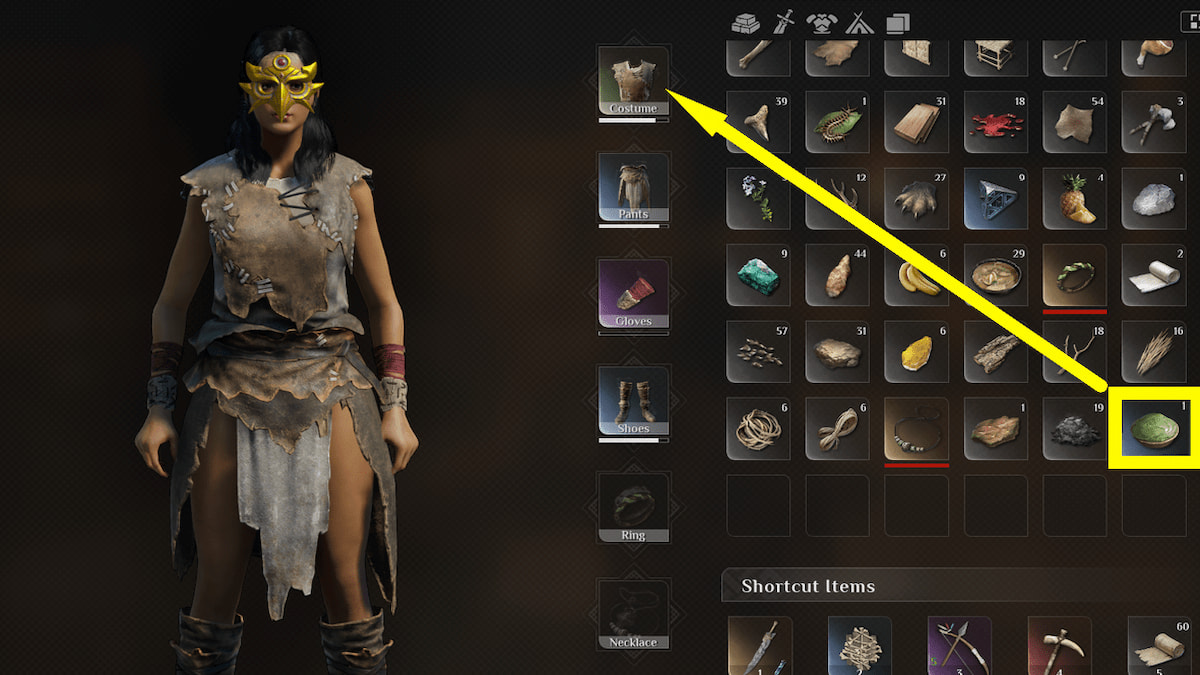Select the Costume equipment slot
Image resolution: width=1200 pixels, height=675 pixels.
pyautogui.click(x=633, y=80)
